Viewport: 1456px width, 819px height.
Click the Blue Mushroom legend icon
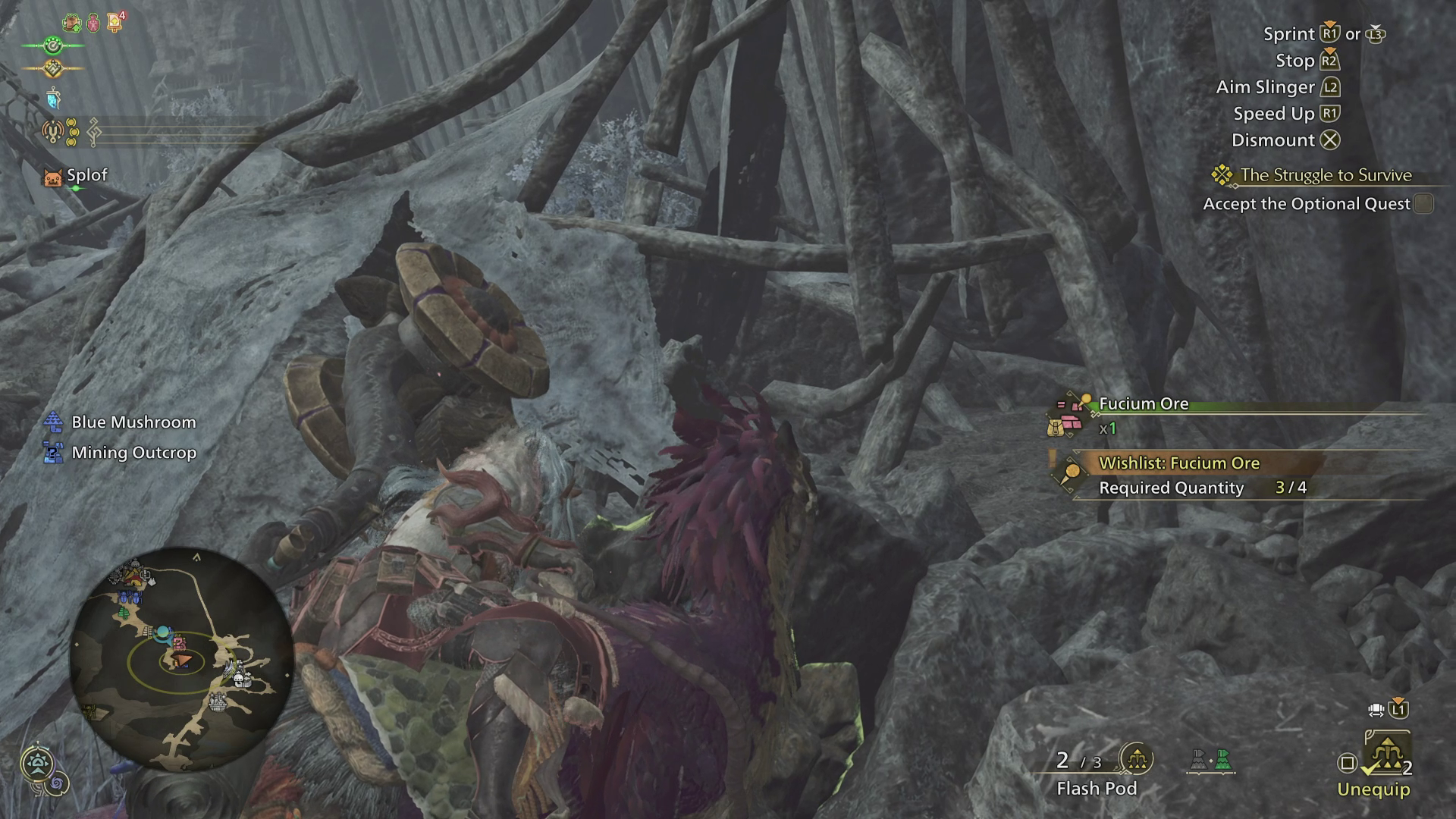pyautogui.click(x=52, y=422)
